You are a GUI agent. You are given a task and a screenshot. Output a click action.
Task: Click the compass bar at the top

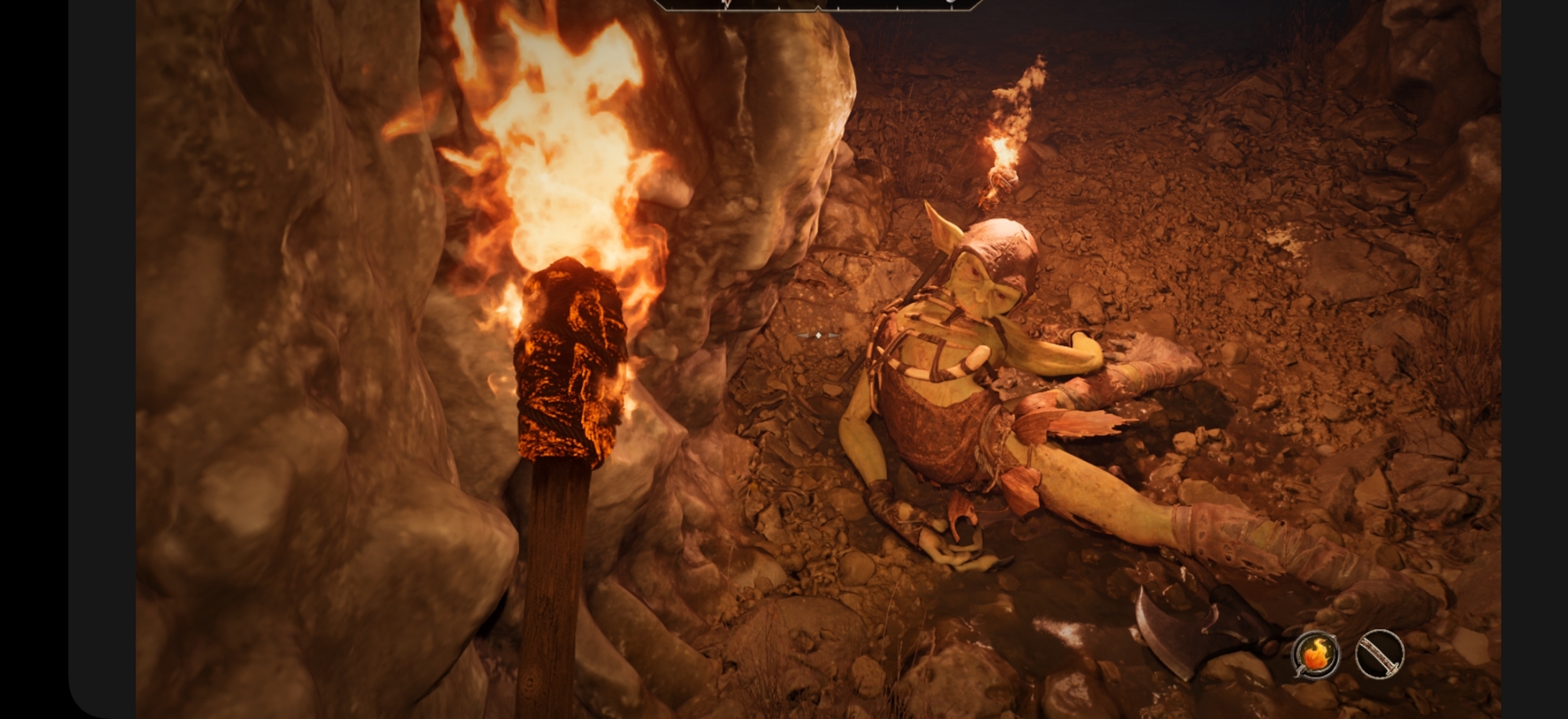tap(818, 4)
